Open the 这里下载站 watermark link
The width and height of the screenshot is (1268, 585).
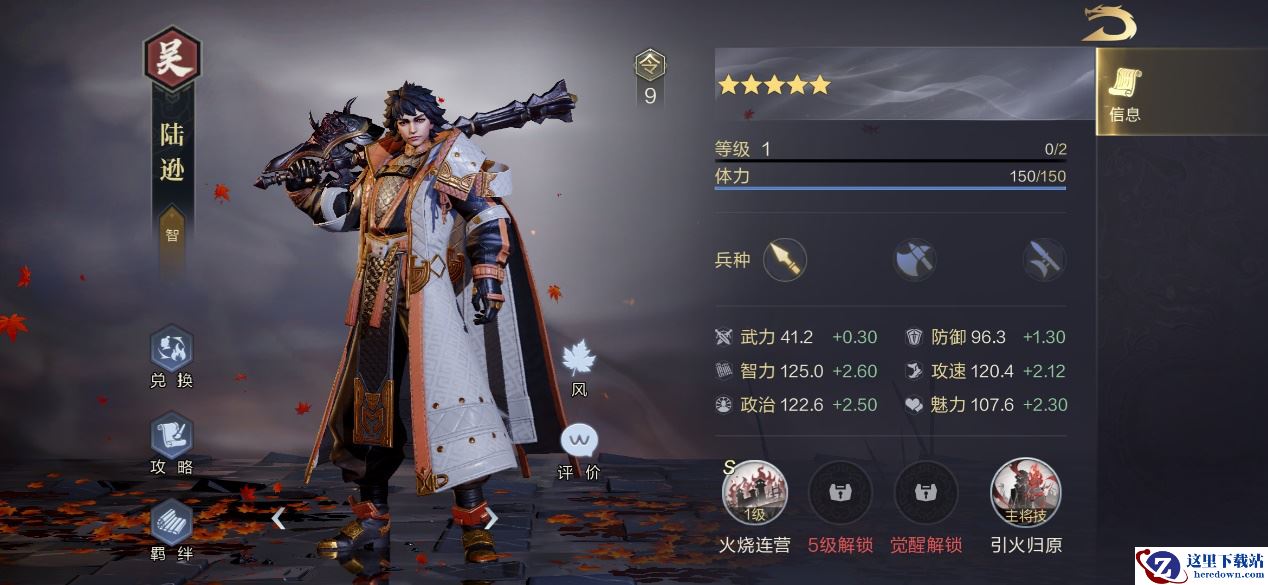pos(1200,566)
